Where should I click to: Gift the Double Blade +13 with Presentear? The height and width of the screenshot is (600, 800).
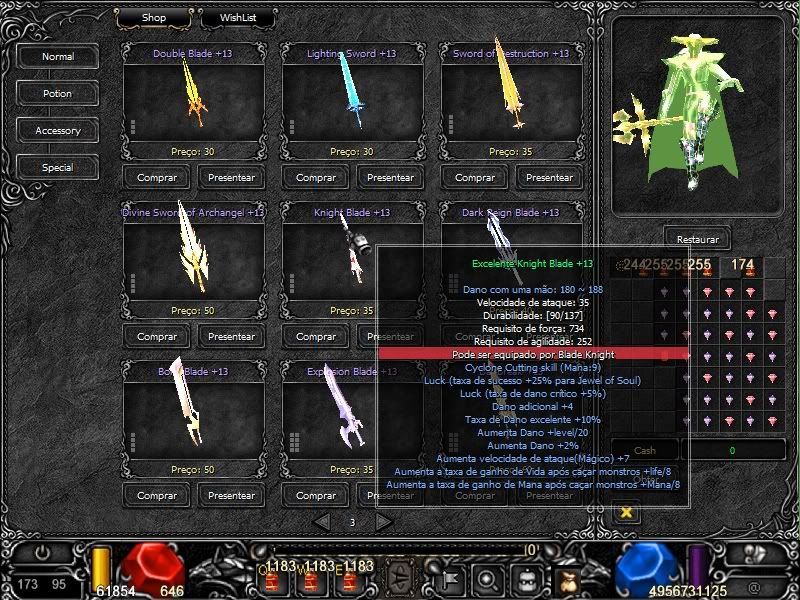(x=232, y=178)
